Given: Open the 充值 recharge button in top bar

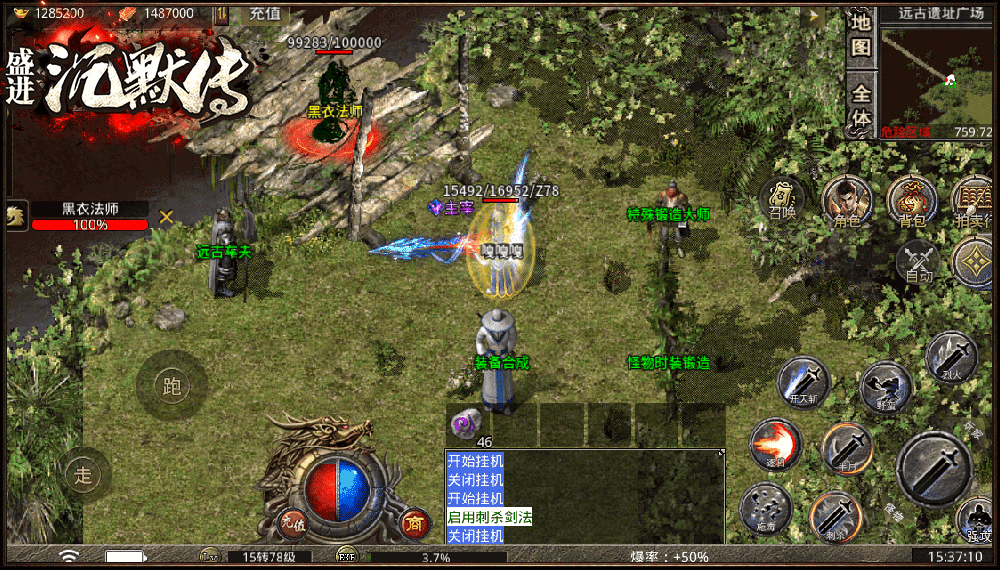Looking at the screenshot, I should point(264,13).
